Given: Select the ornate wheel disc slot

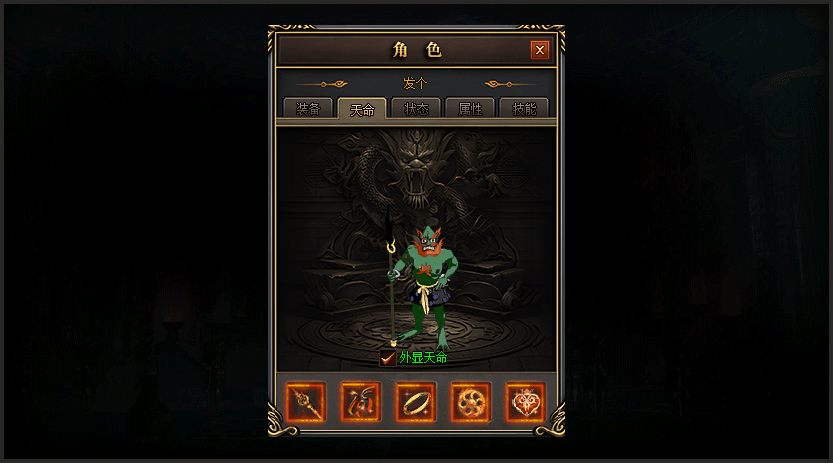Looking at the screenshot, I should tap(470, 402).
